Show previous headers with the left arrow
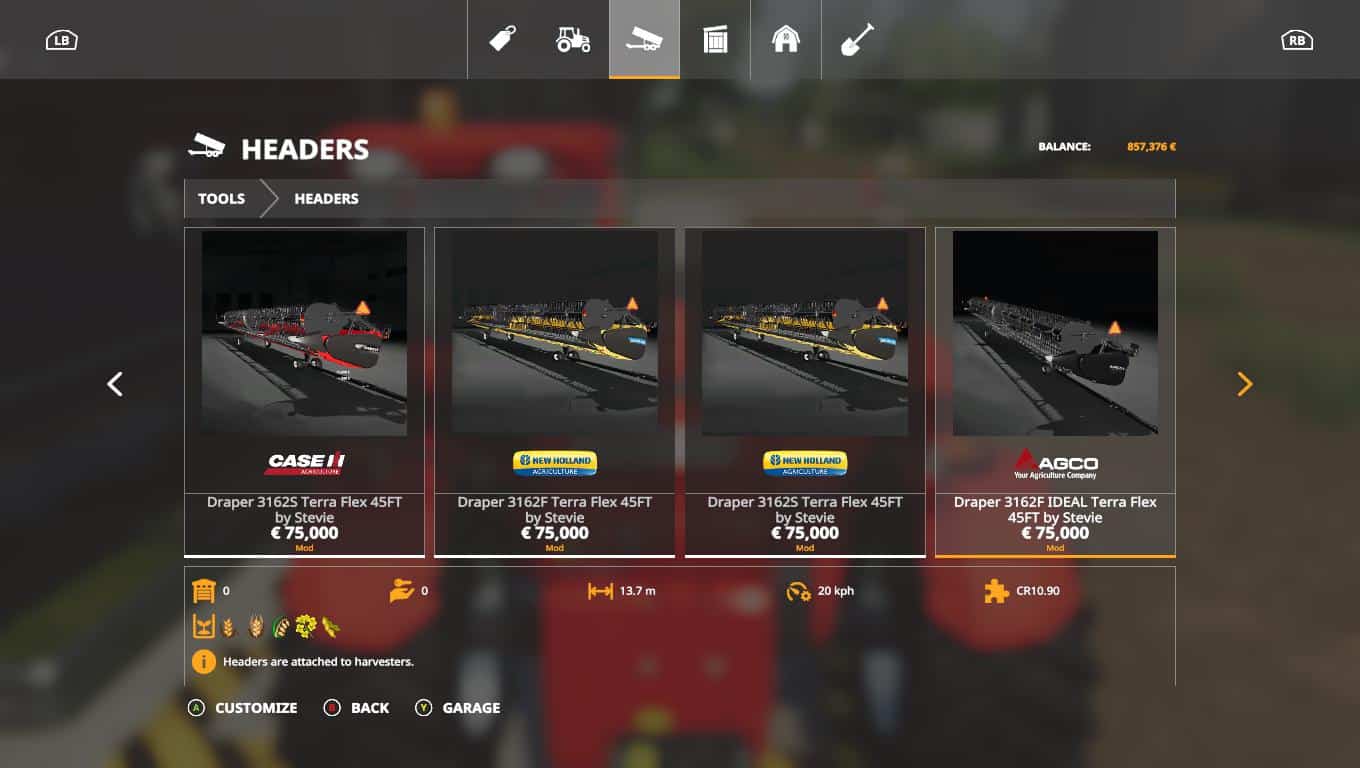Screen dimensions: 1360x768 pyautogui.click(x=115, y=384)
